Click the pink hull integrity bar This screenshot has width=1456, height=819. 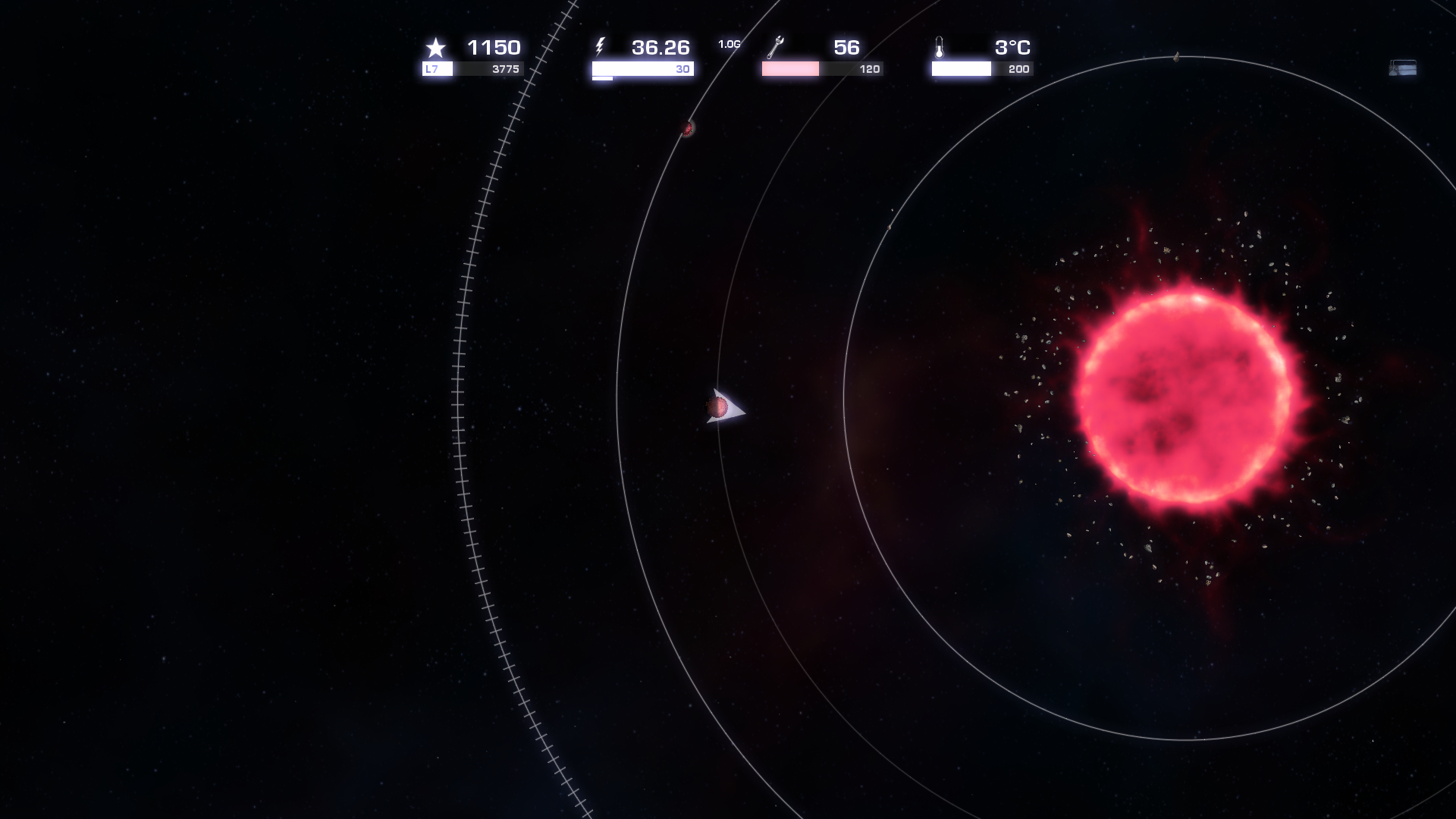click(x=791, y=68)
